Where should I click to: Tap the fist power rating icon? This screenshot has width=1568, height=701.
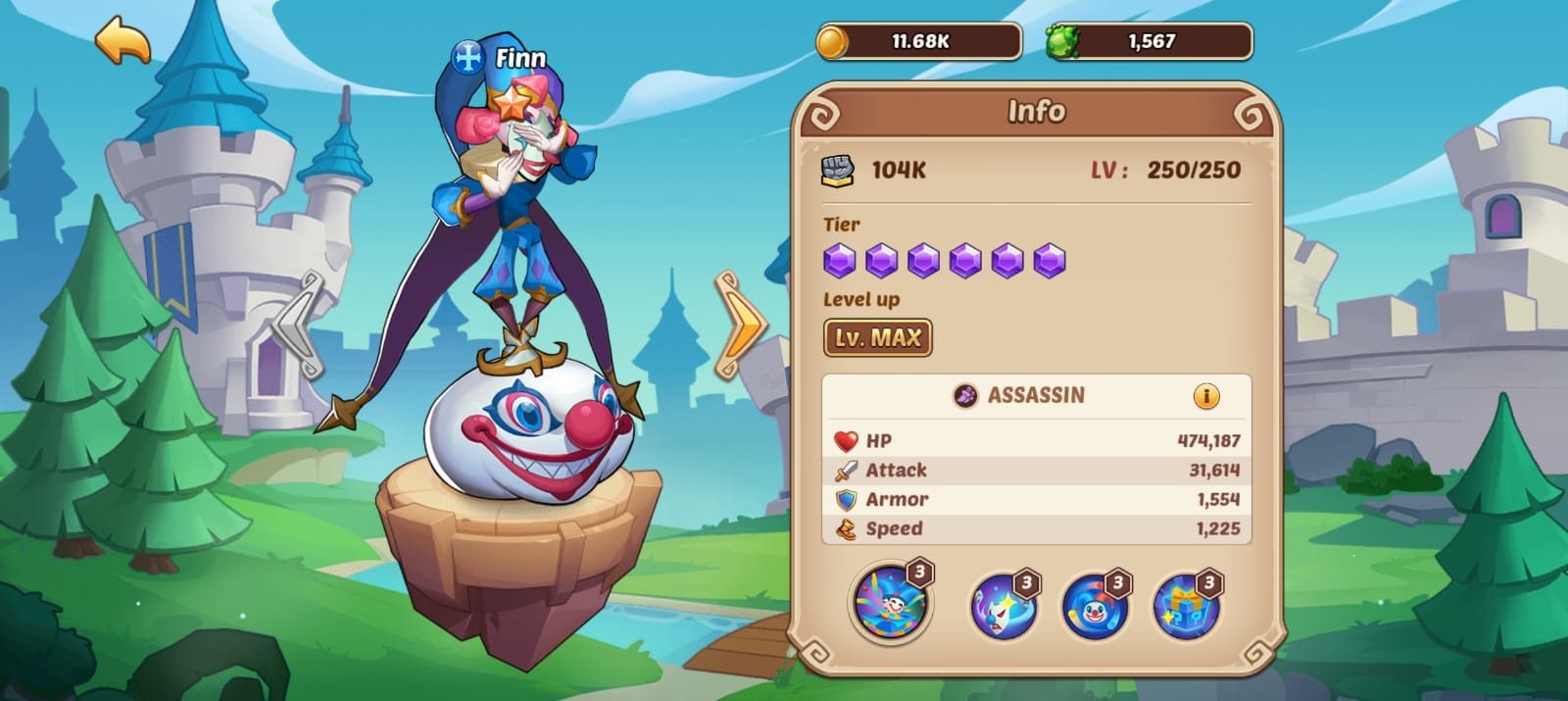tap(837, 170)
